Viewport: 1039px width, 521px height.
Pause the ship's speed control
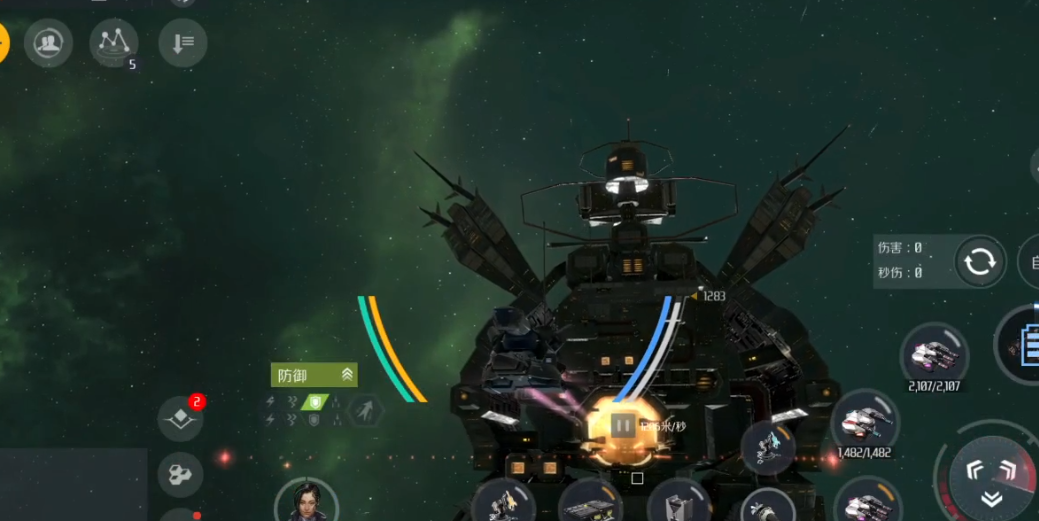click(x=622, y=426)
